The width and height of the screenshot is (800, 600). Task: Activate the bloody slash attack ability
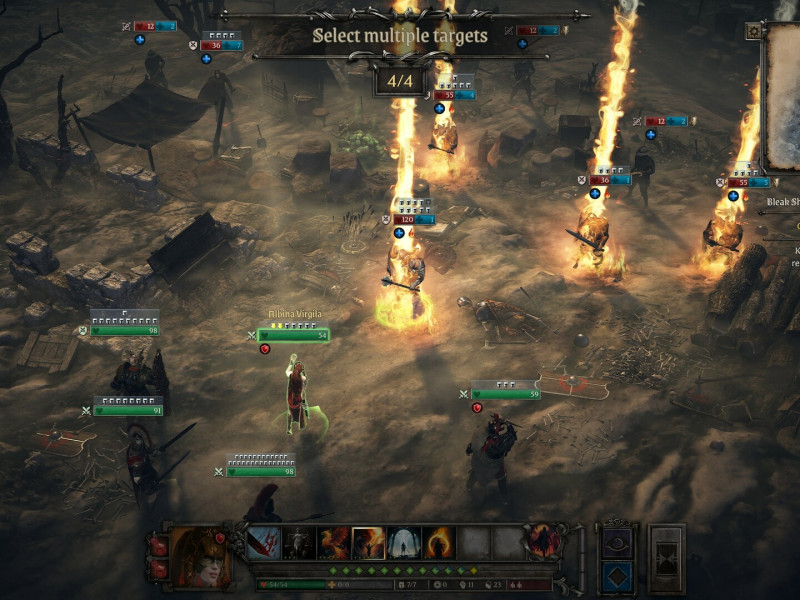[264, 543]
